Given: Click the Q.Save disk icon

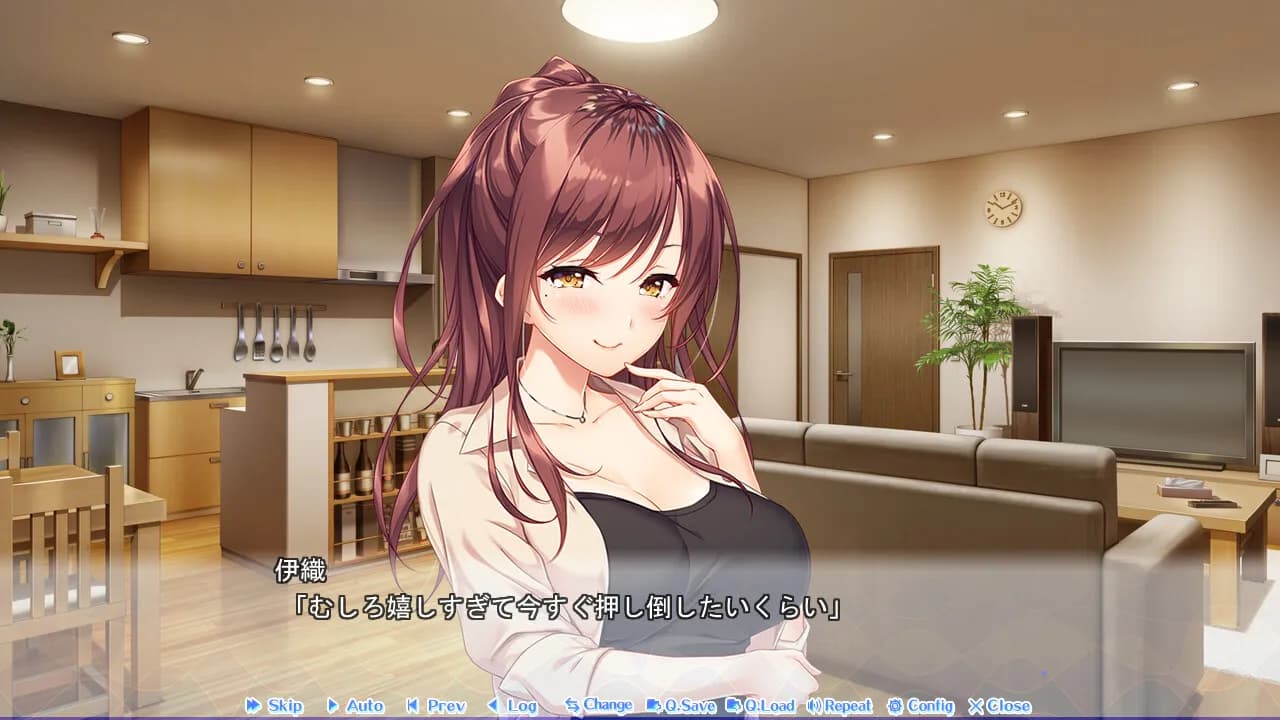Looking at the screenshot, I should [654, 705].
